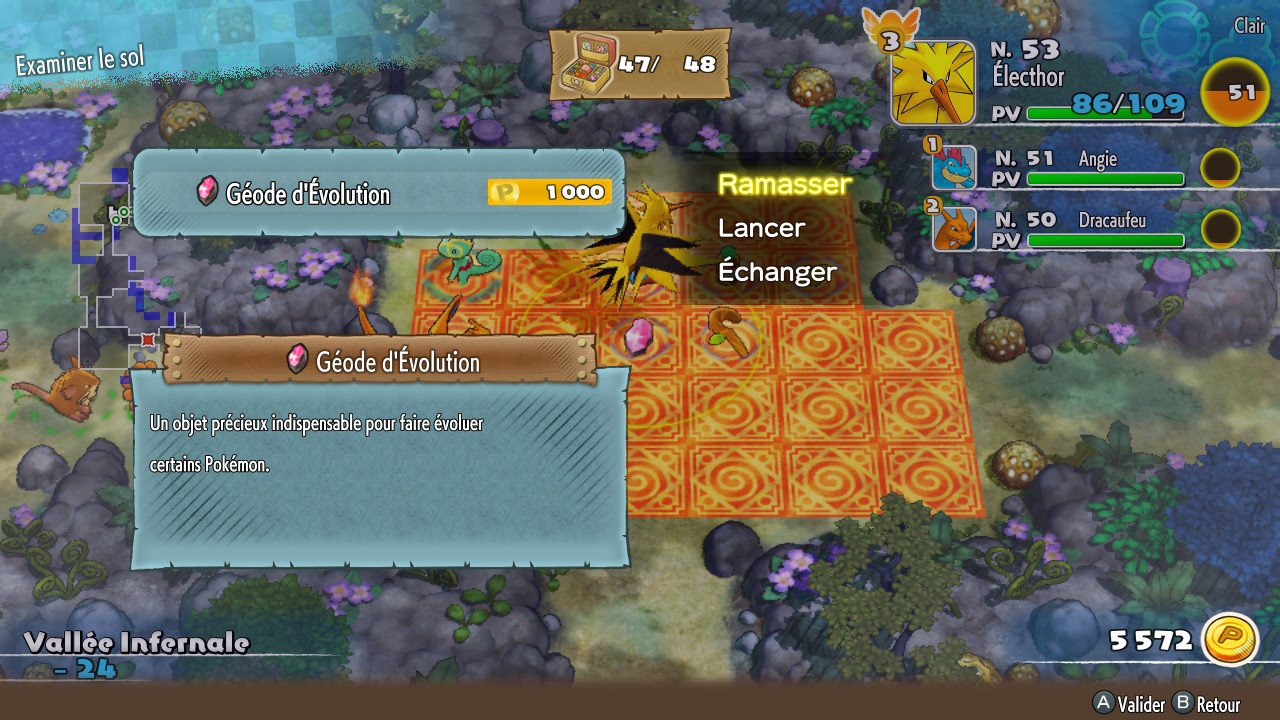Select Électhor's leader portrait
The image size is (1280, 720).
tap(932, 83)
